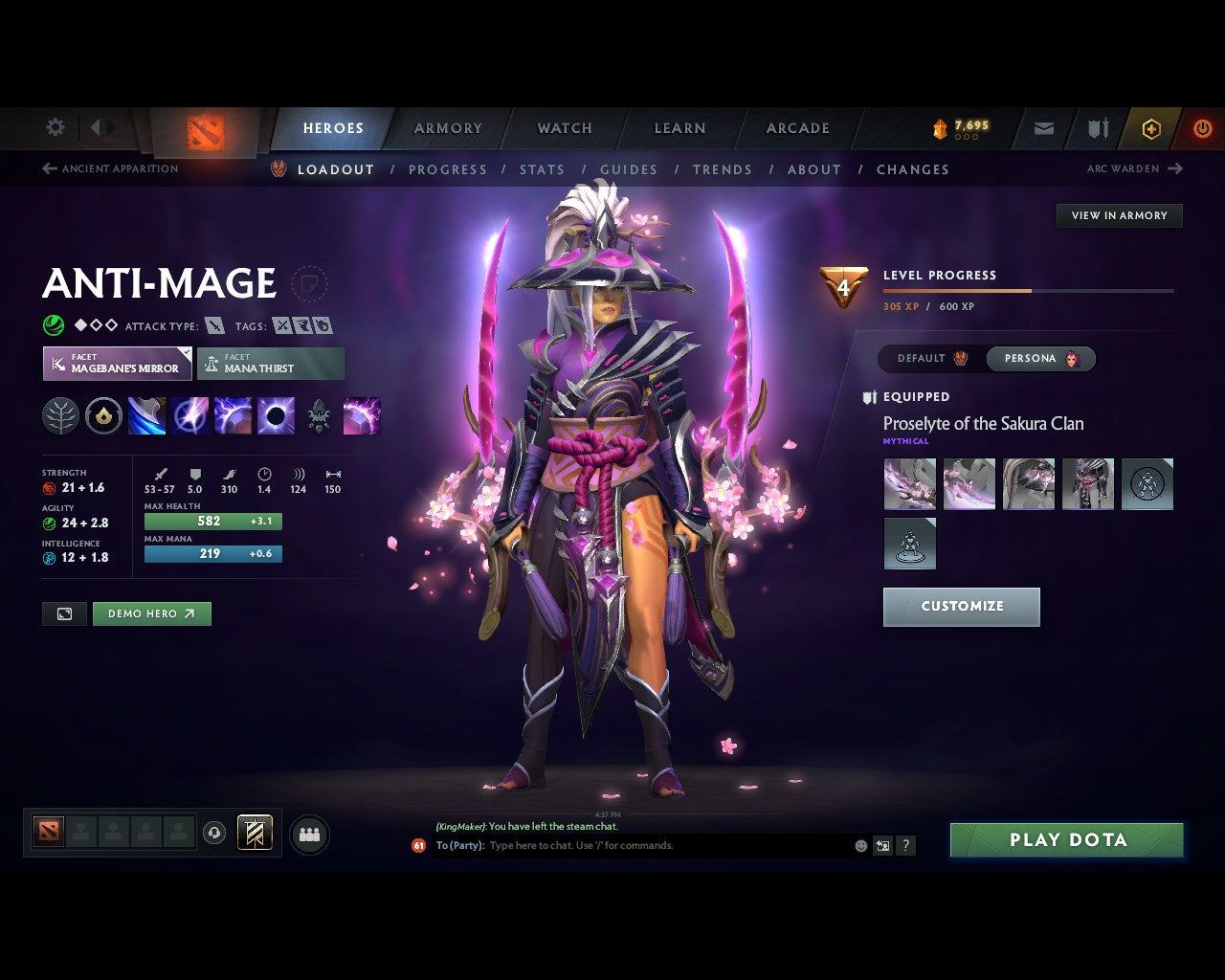Switch to the Default hero style
The width and height of the screenshot is (1225, 980).
(x=931, y=359)
